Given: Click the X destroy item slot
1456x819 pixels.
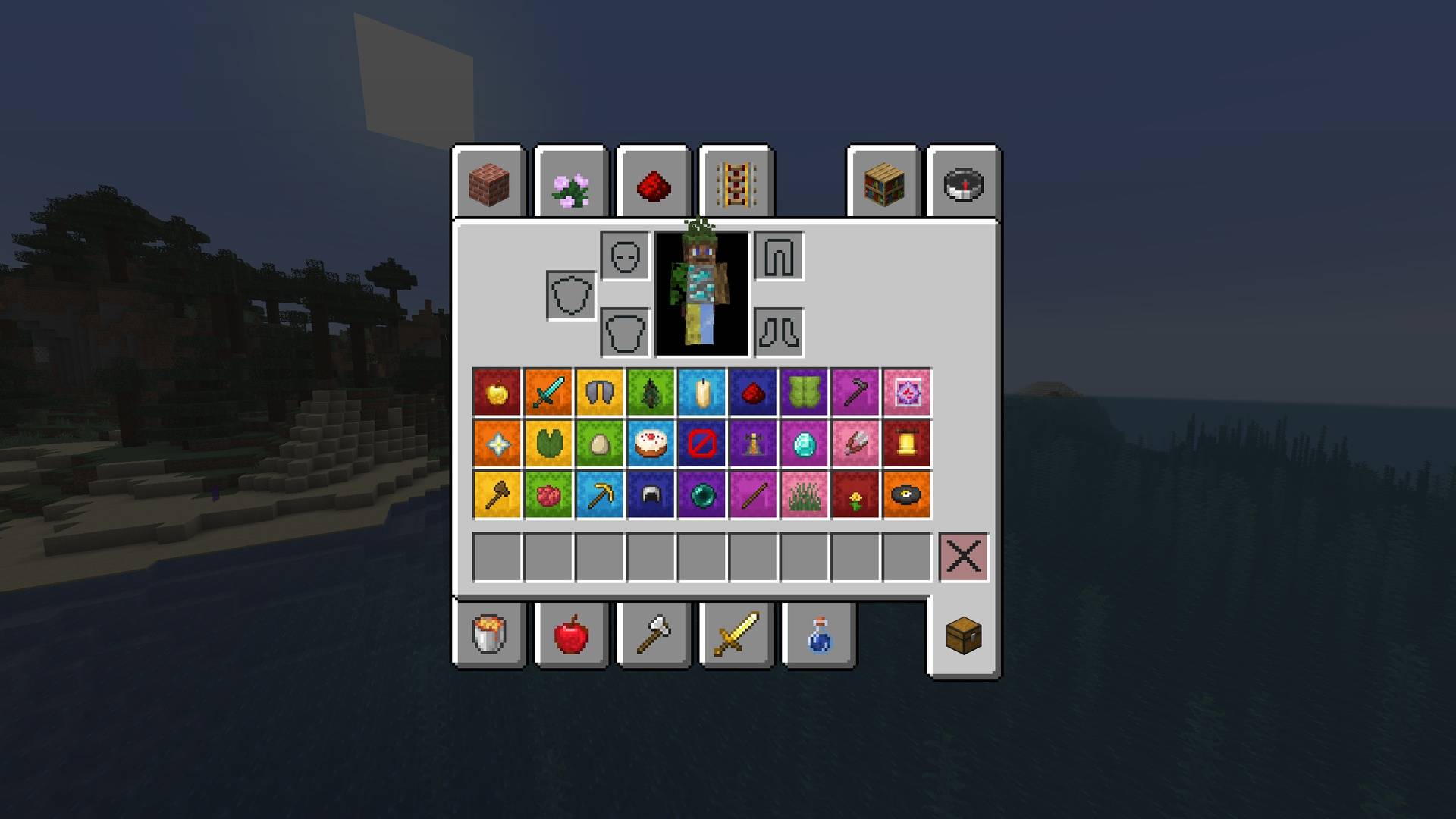Looking at the screenshot, I should [964, 557].
